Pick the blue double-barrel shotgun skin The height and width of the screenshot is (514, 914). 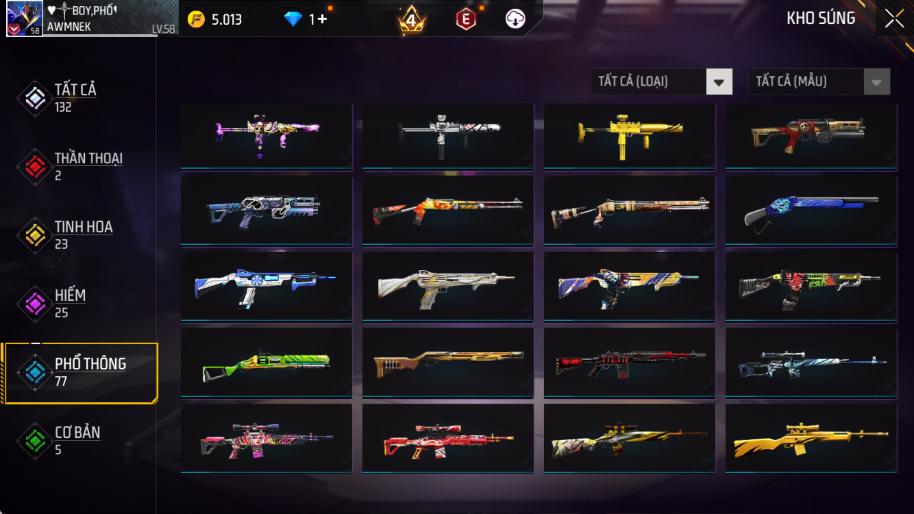[x=810, y=210]
